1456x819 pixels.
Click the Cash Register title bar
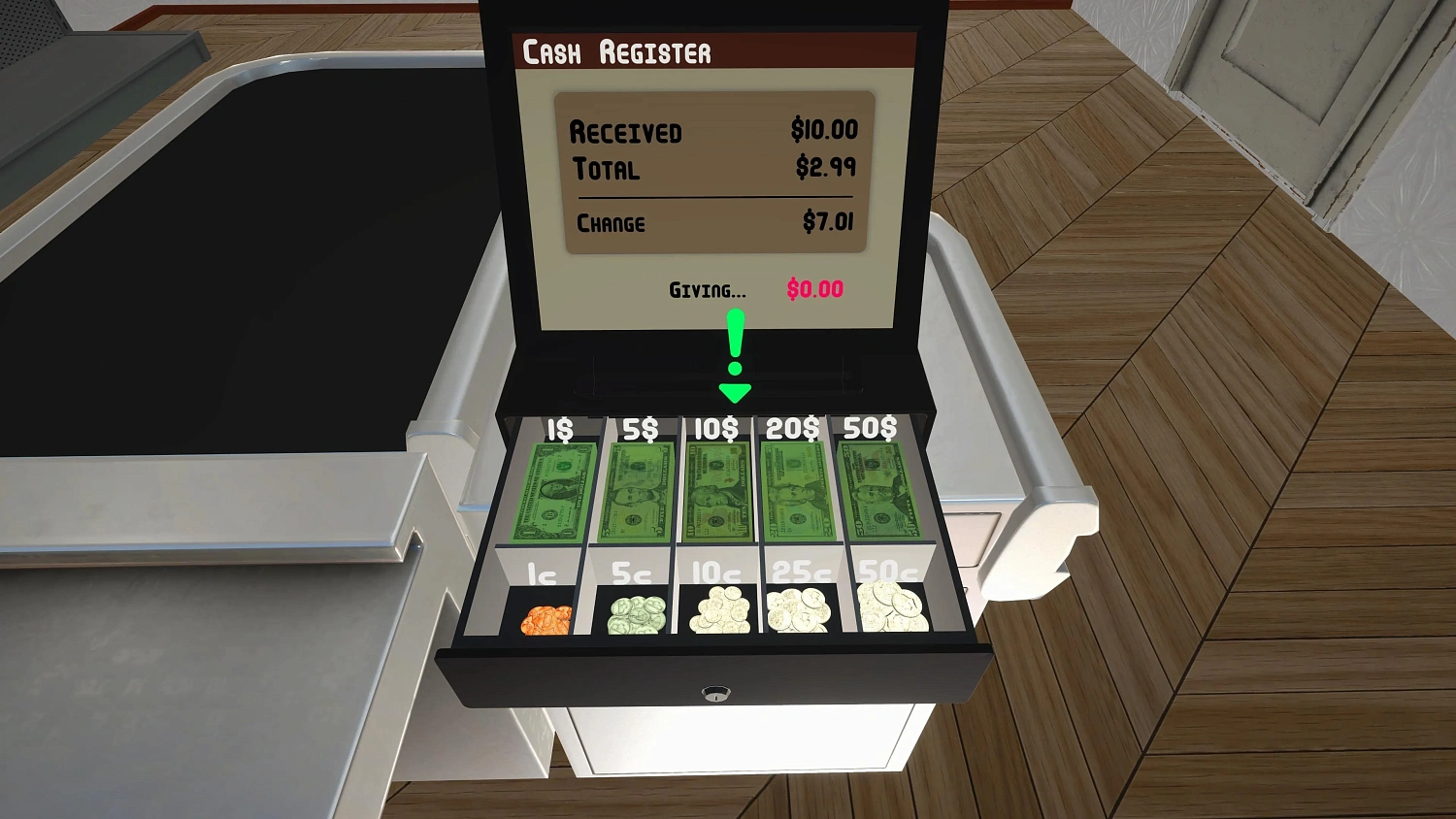(618, 51)
